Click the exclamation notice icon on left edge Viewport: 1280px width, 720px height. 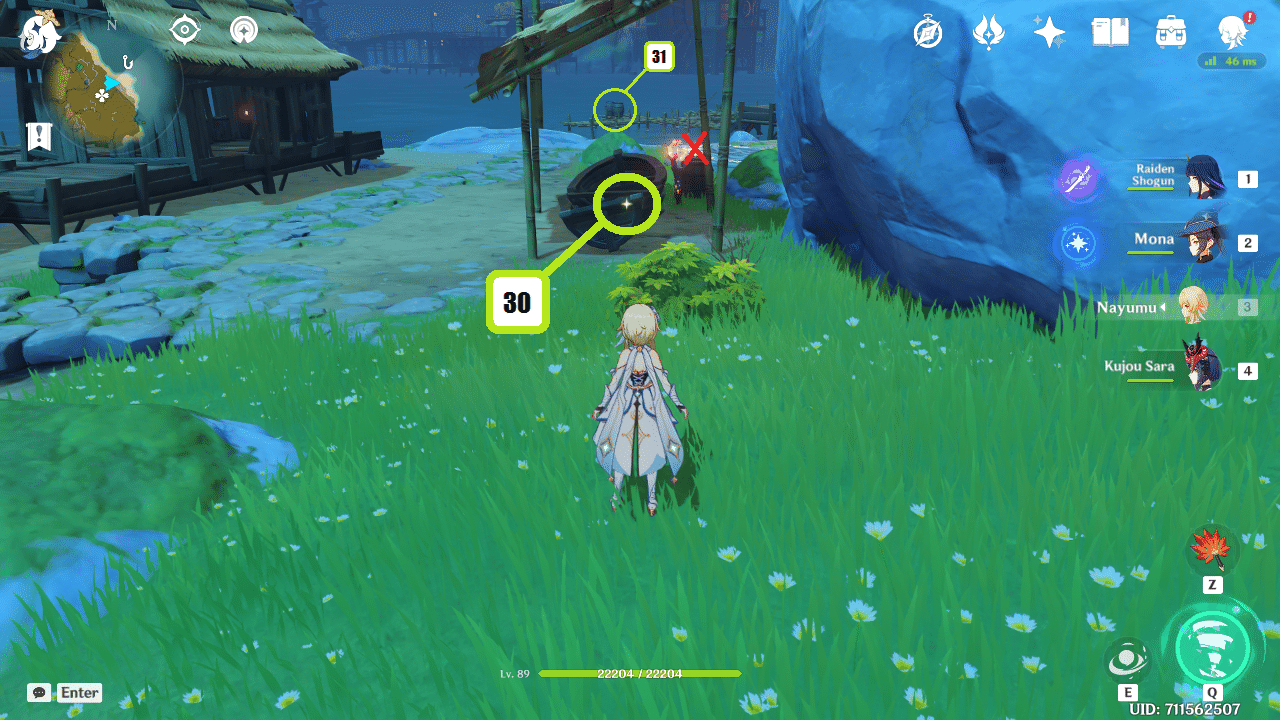coord(37,135)
